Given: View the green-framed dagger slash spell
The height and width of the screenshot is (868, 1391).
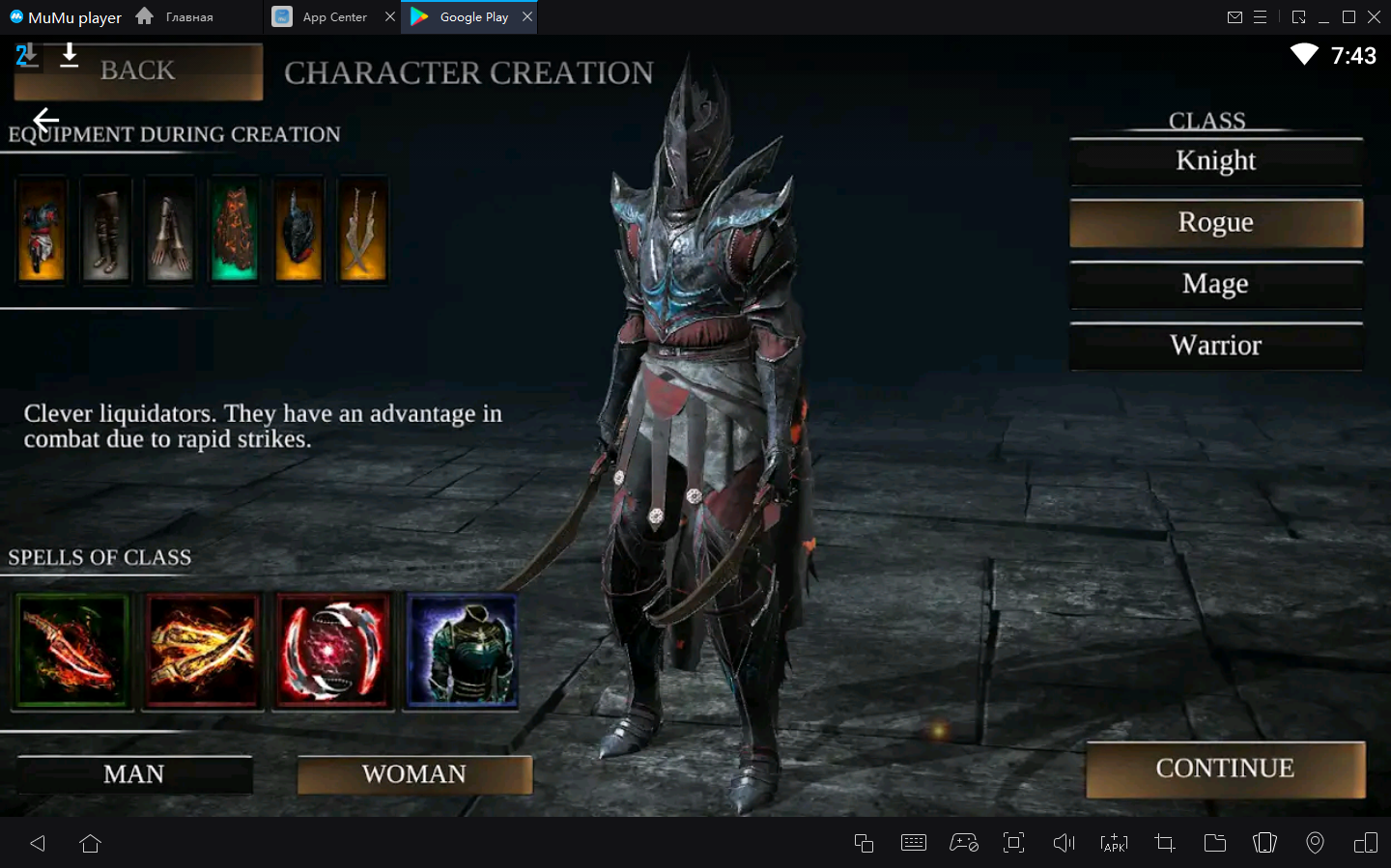Looking at the screenshot, I should point(72,652).
